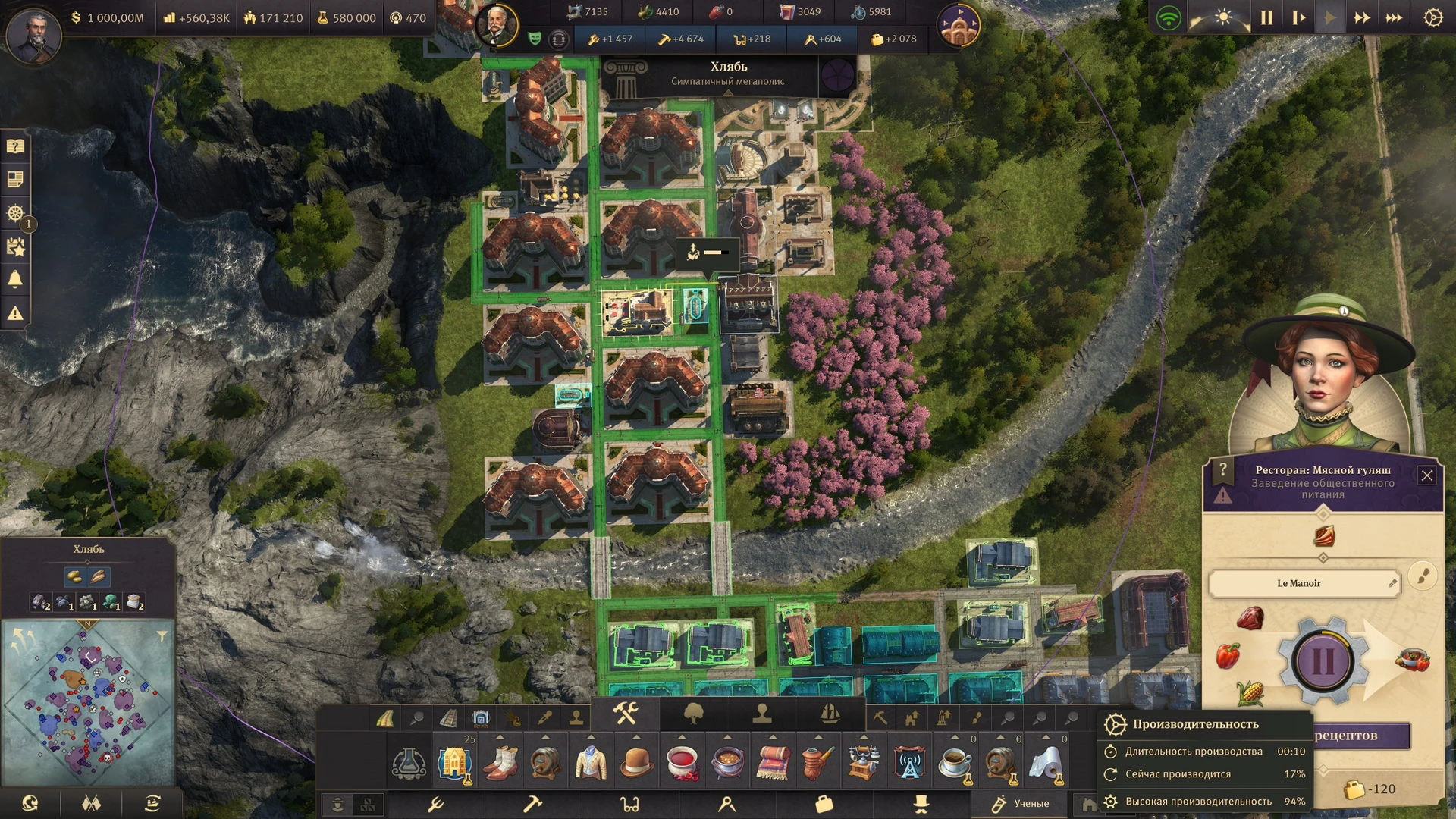Select the bowler hat building icon
The image size is (1456, 819).
pos(637,761)
